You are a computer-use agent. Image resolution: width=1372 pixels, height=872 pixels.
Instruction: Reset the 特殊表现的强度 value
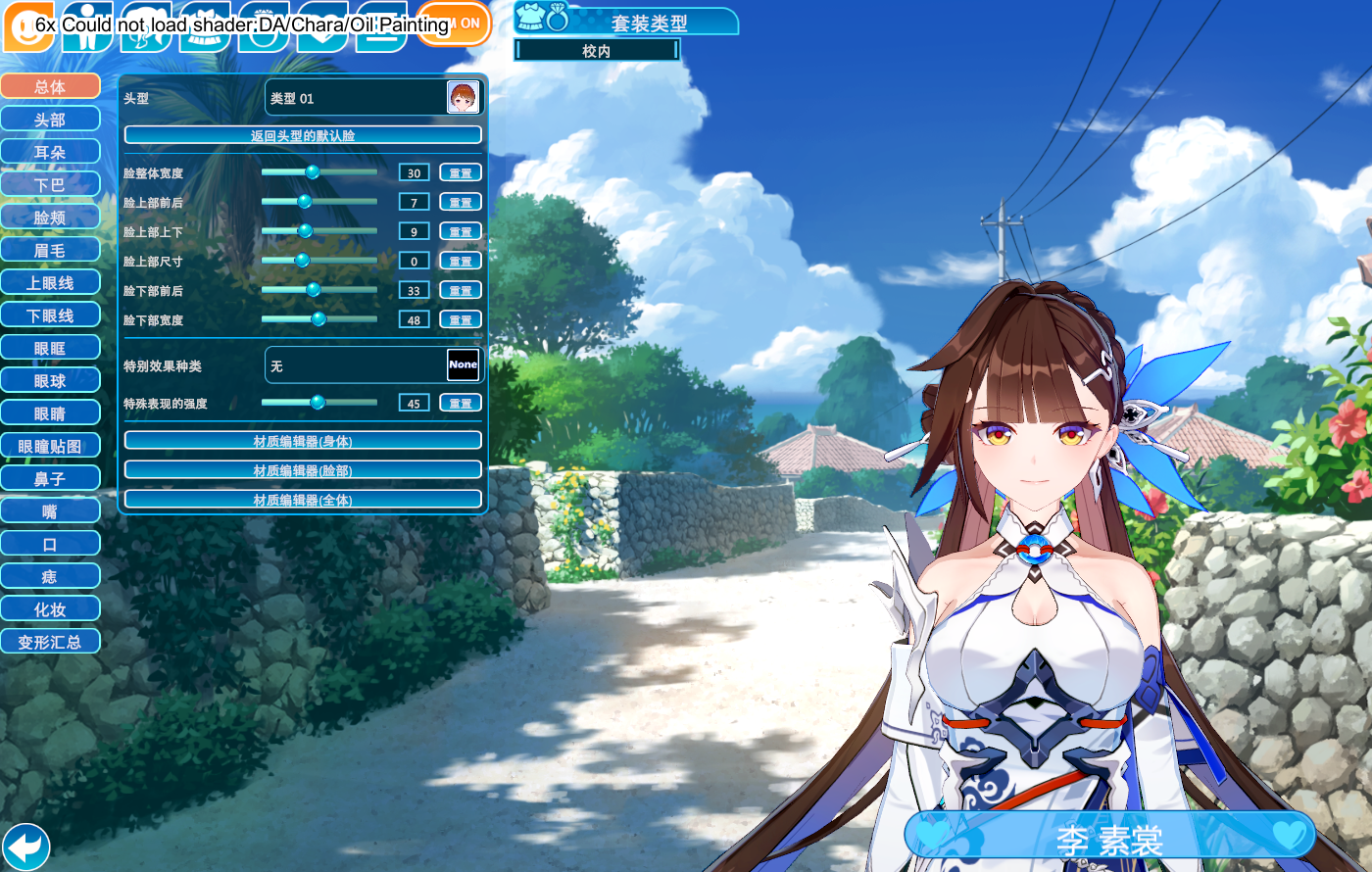(x=461, y=404)
